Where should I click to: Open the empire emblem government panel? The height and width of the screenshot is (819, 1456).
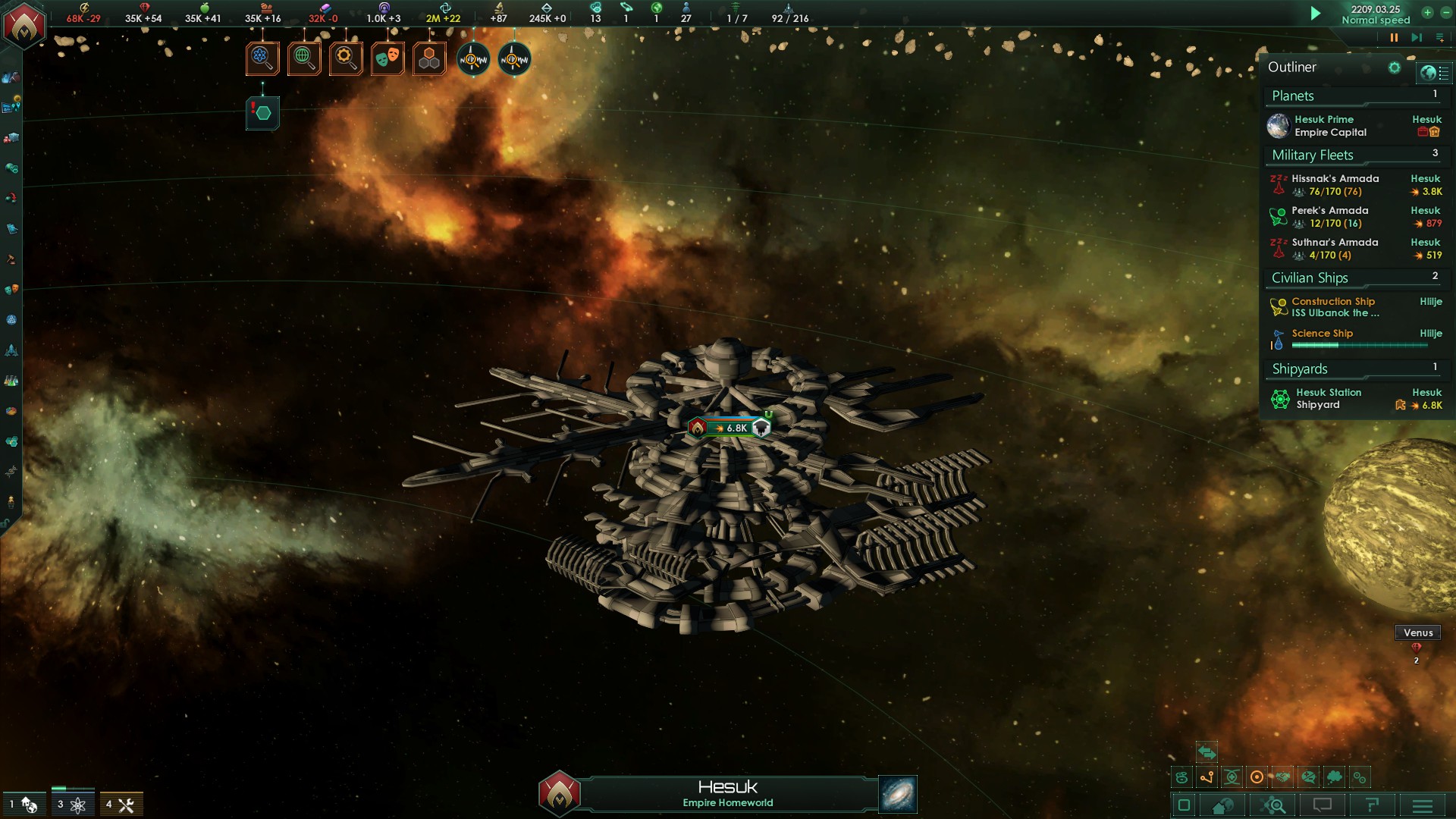pyautogui.click(x=24, y=26)
